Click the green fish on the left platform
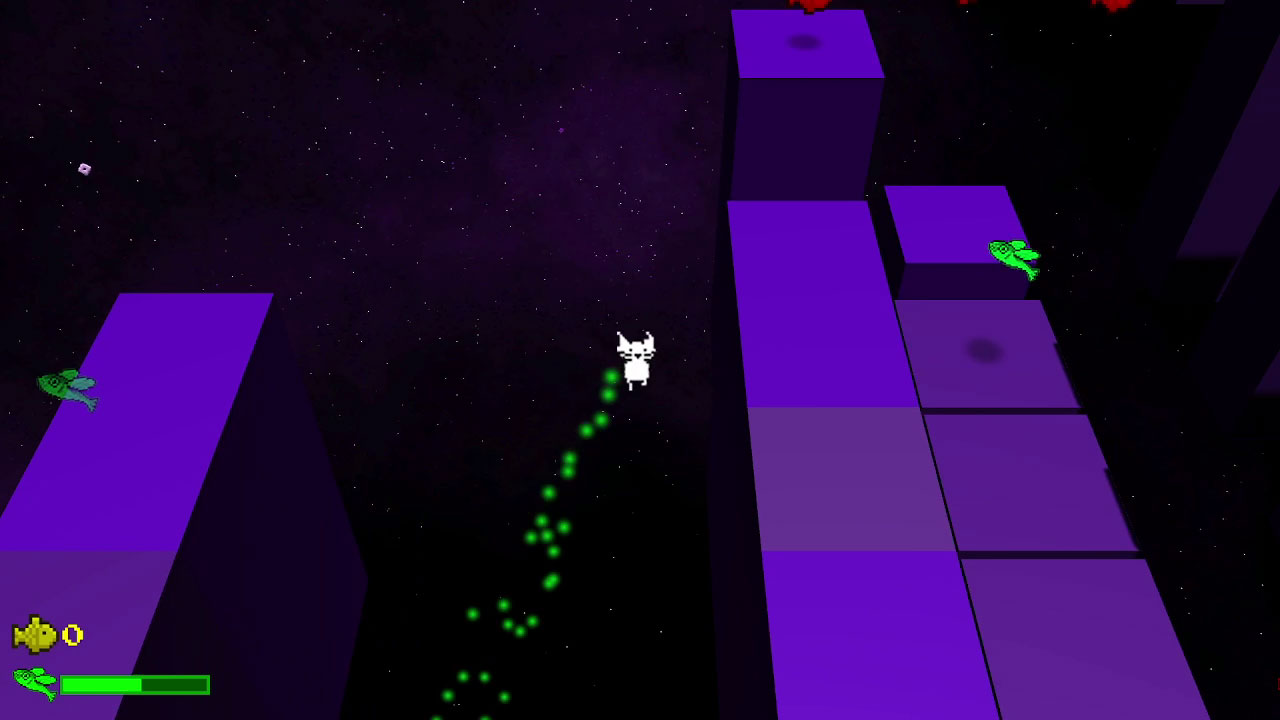 pos(70,388)
